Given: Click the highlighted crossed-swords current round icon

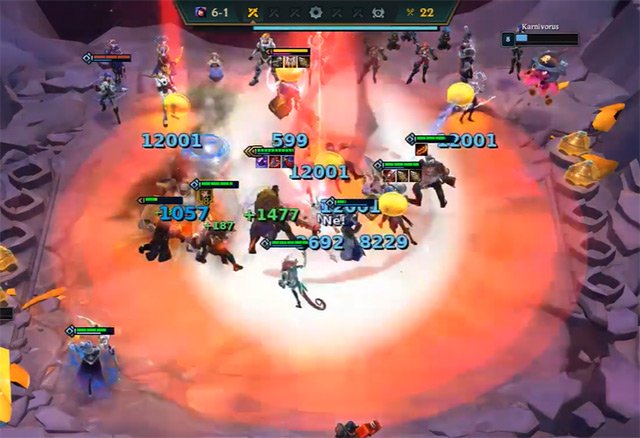Looking at the screenshot, I should click(253, 13).
